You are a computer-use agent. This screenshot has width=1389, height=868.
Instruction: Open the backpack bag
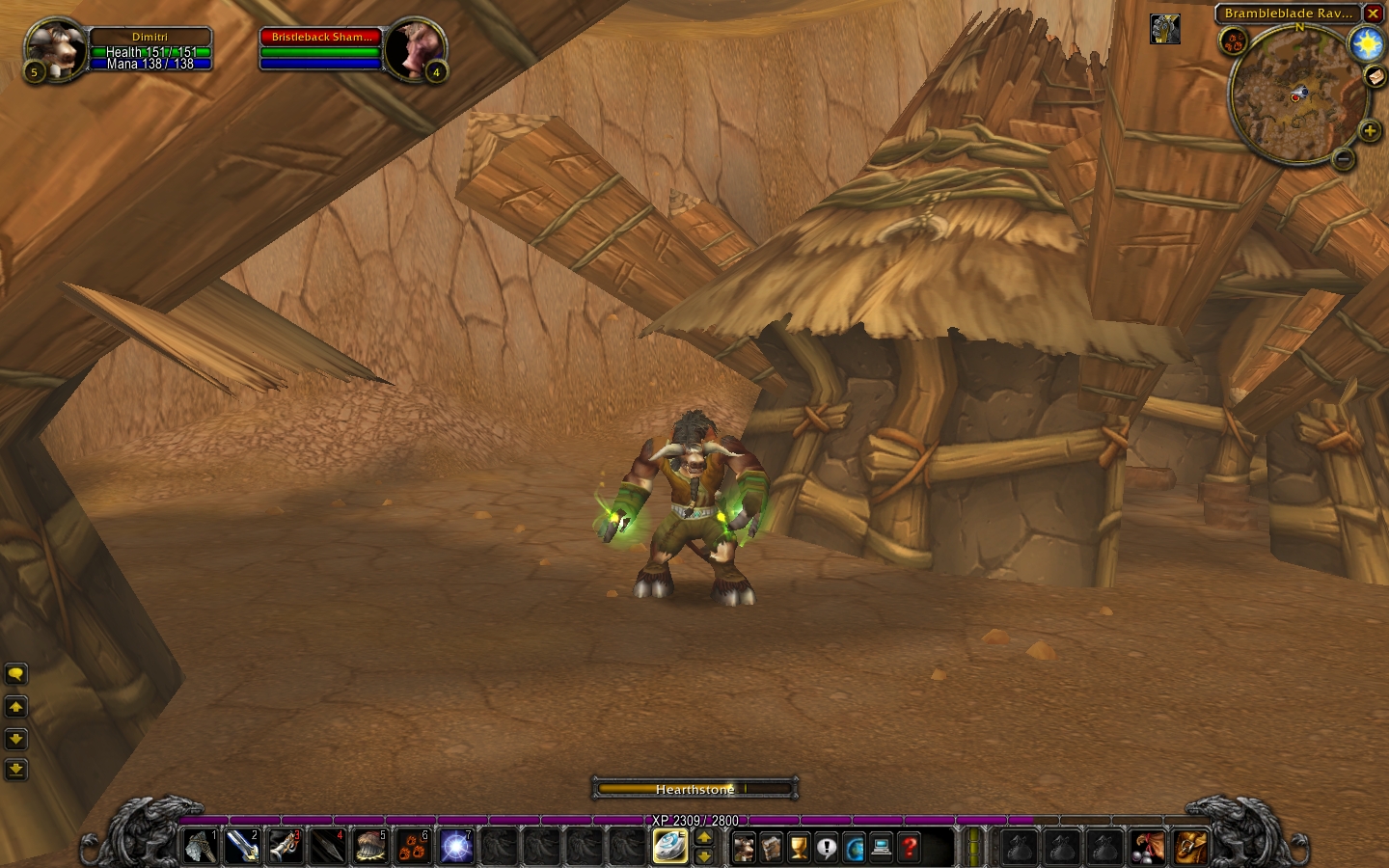click(1191, 848)
